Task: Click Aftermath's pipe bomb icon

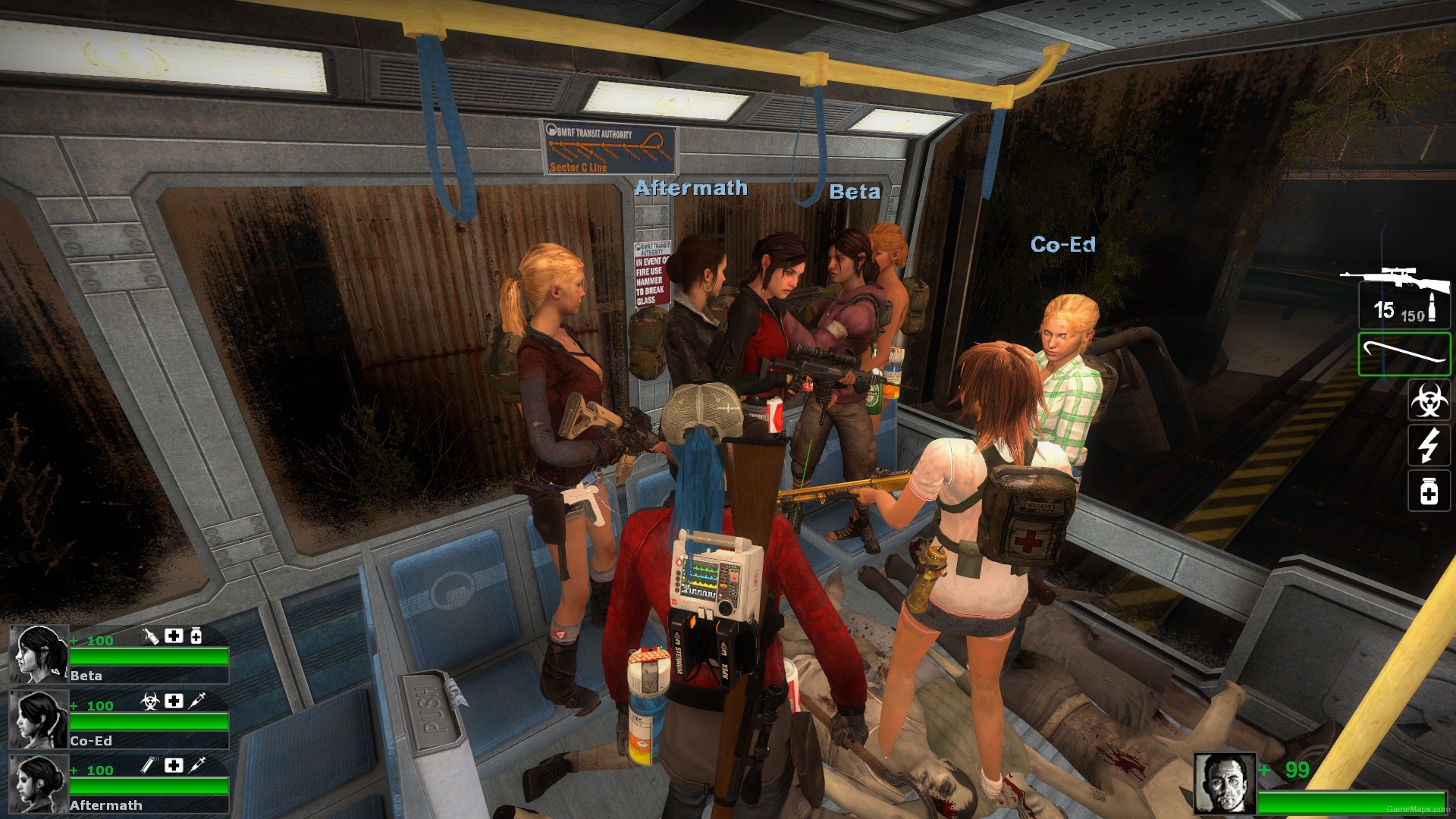Action: tap(150, 766)
